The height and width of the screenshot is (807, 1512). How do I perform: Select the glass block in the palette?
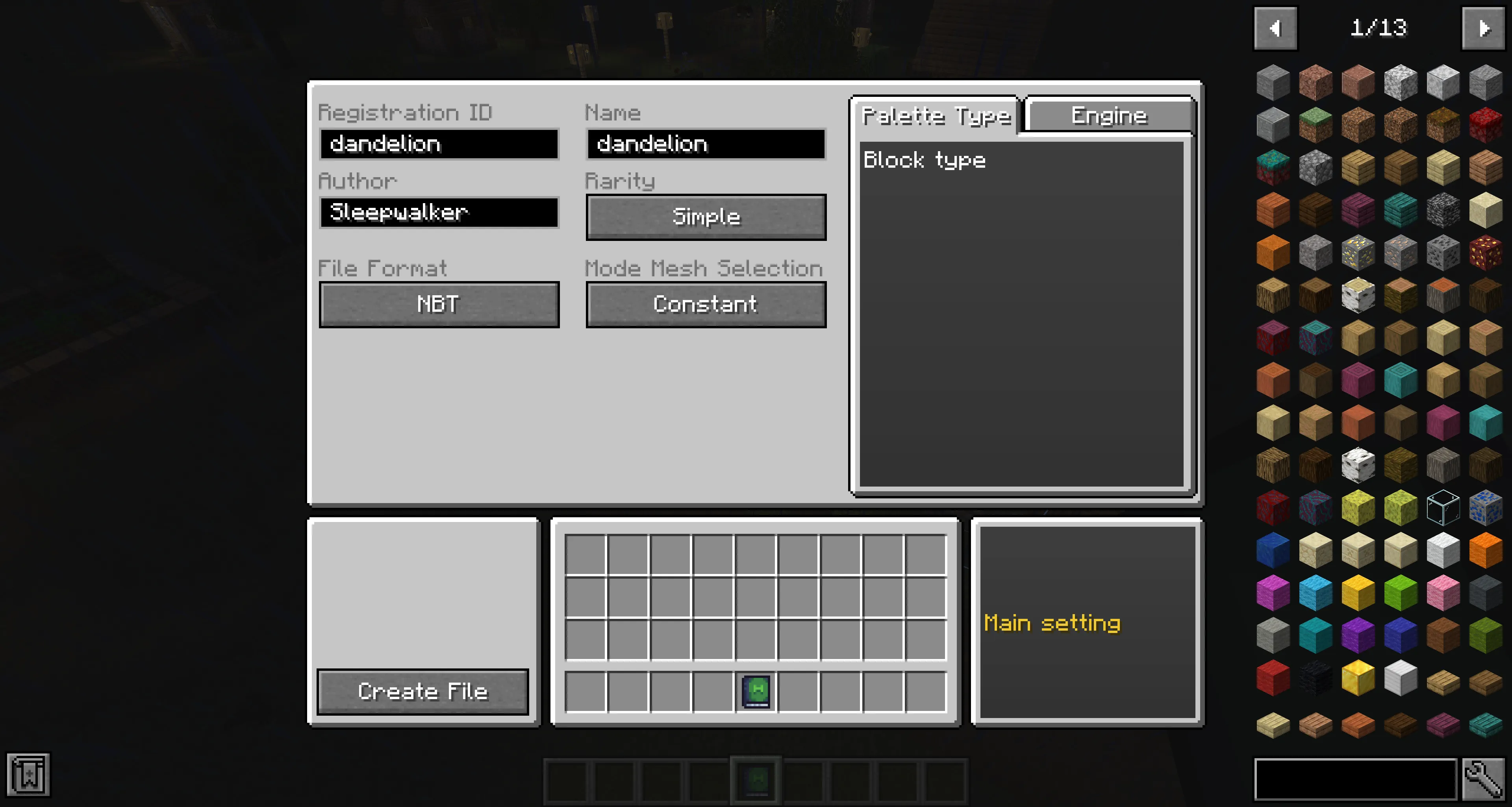pyautogui.click(x=1443, y=507)
